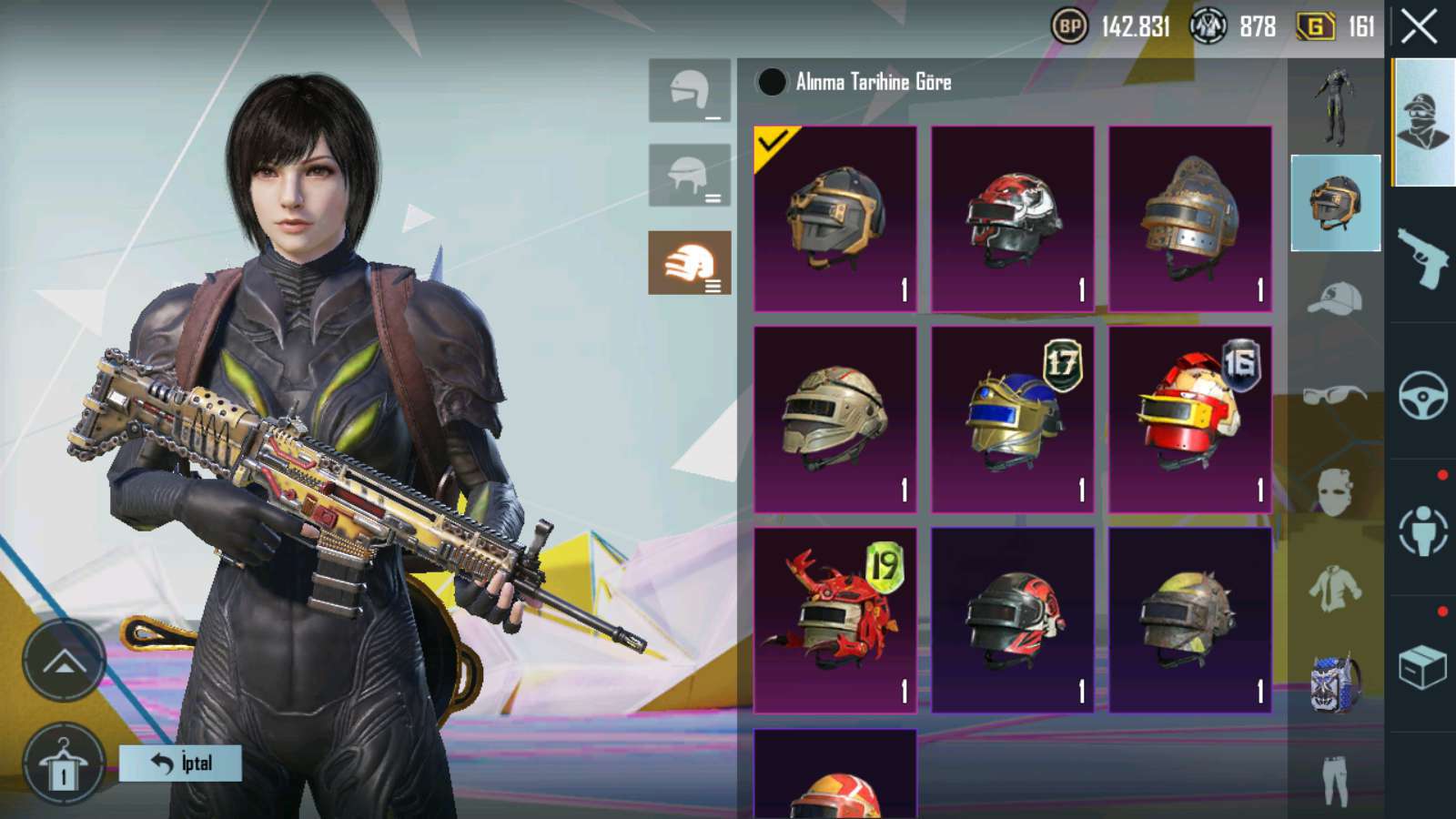Screen dimensions: 1456x819
Task: Select the level 2 helmet filter
Action: click(690, 175)
